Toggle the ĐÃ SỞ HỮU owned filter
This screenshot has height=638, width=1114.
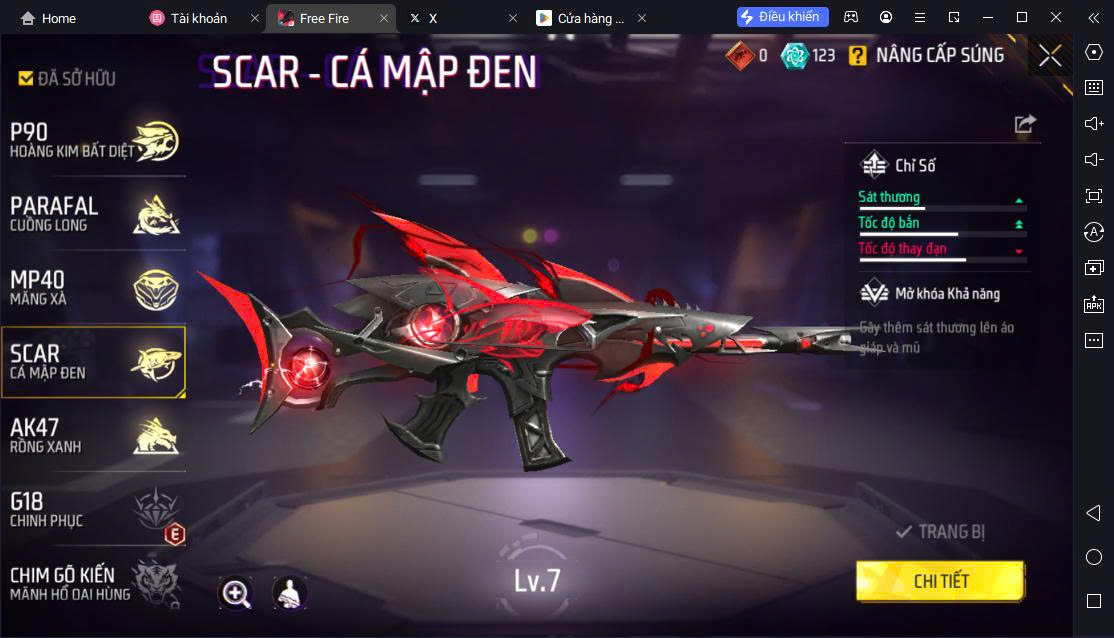pyautogui.click(x=67, y=78)
